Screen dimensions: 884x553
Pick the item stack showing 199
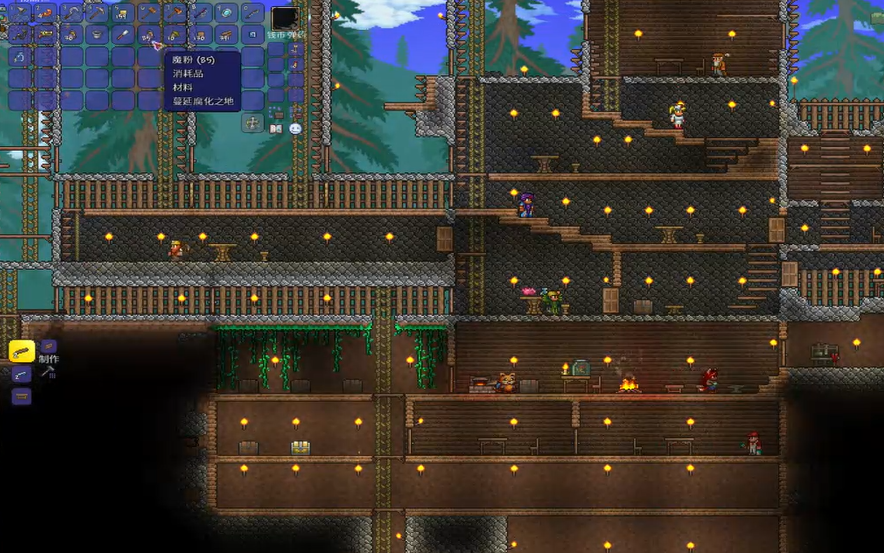tap(123, 13)
